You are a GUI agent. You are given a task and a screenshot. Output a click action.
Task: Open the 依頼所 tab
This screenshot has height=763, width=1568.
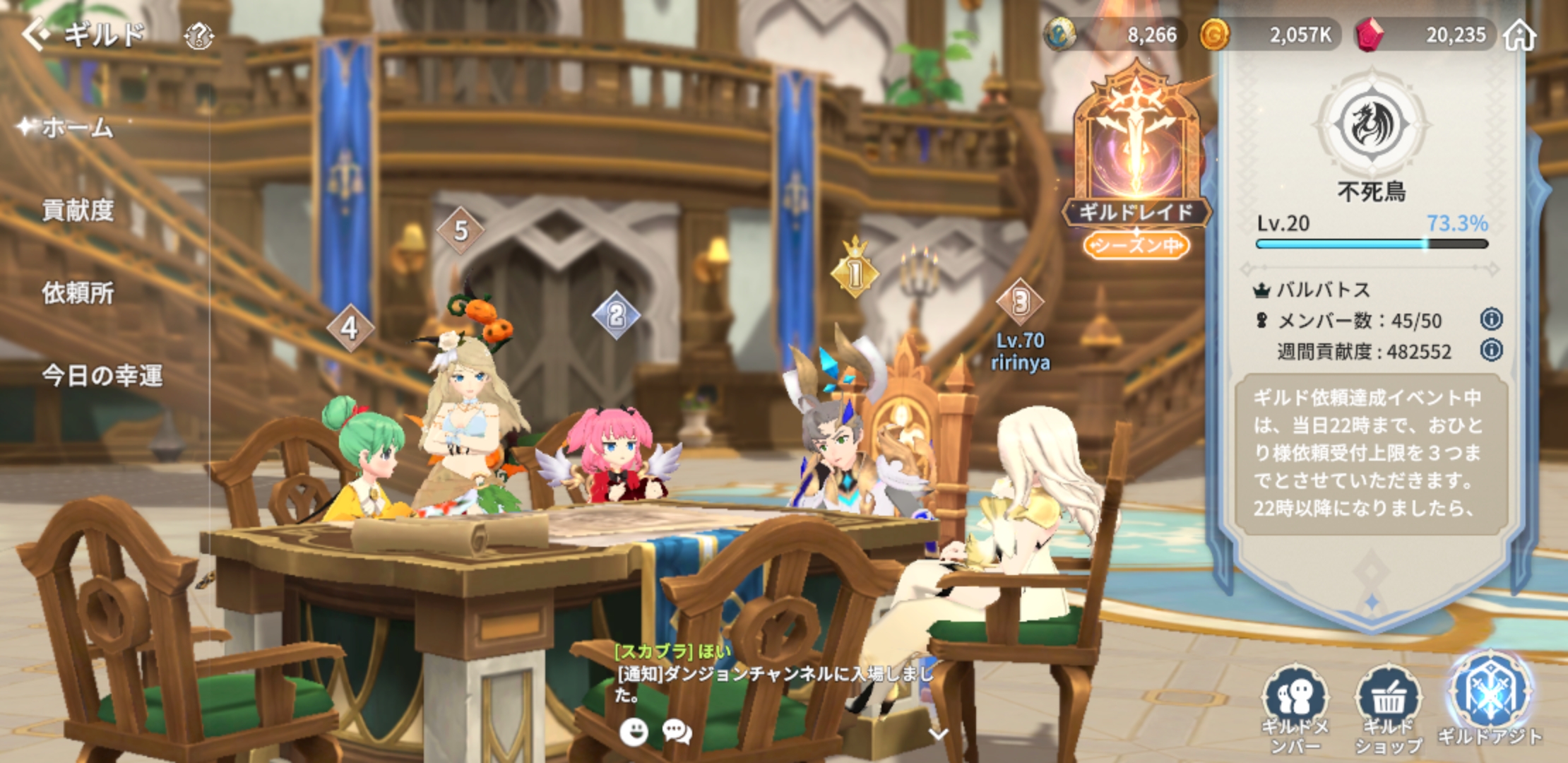click(x=78, y=293)
